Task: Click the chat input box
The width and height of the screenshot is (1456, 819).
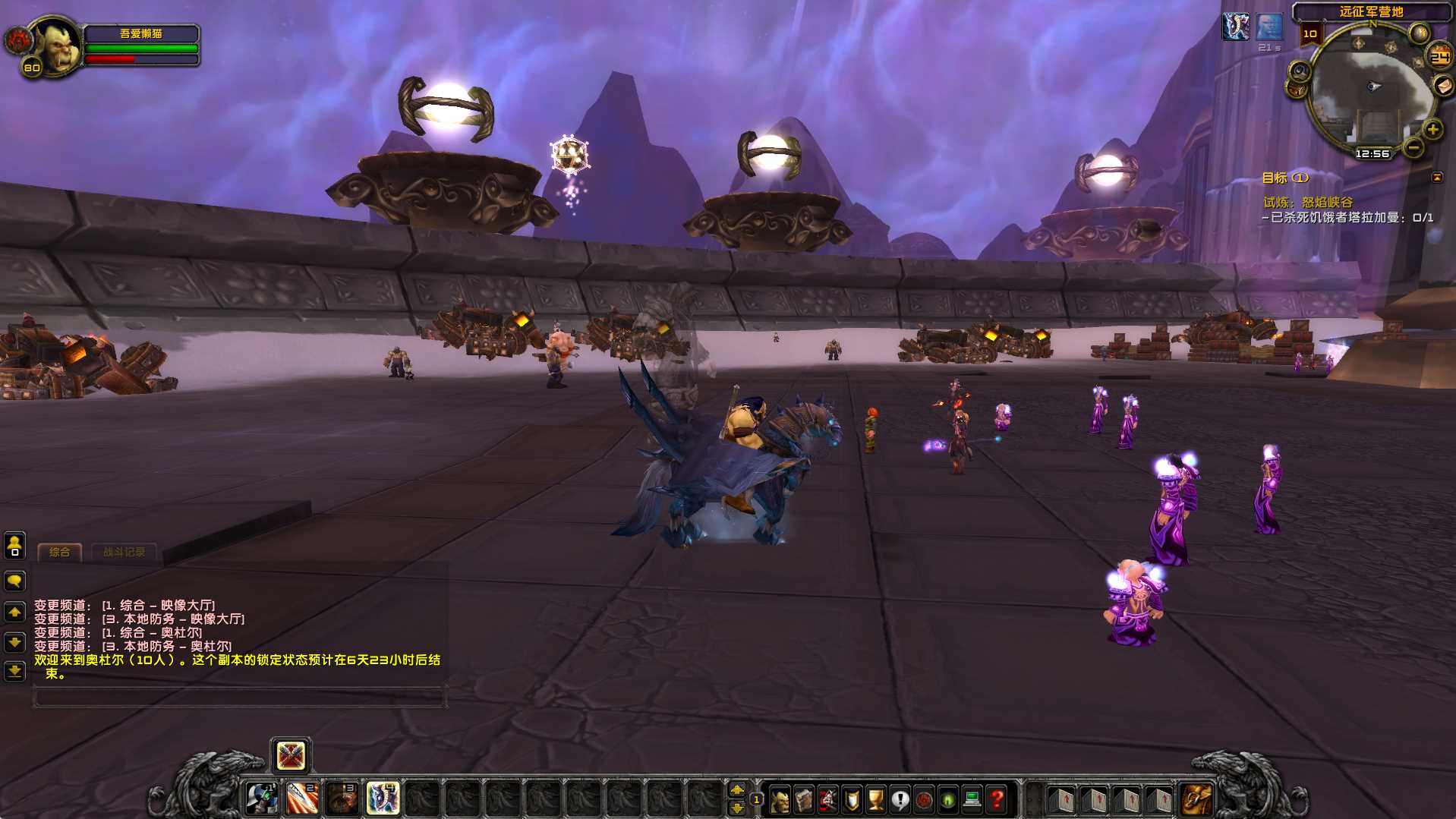Action: point(239,697)
